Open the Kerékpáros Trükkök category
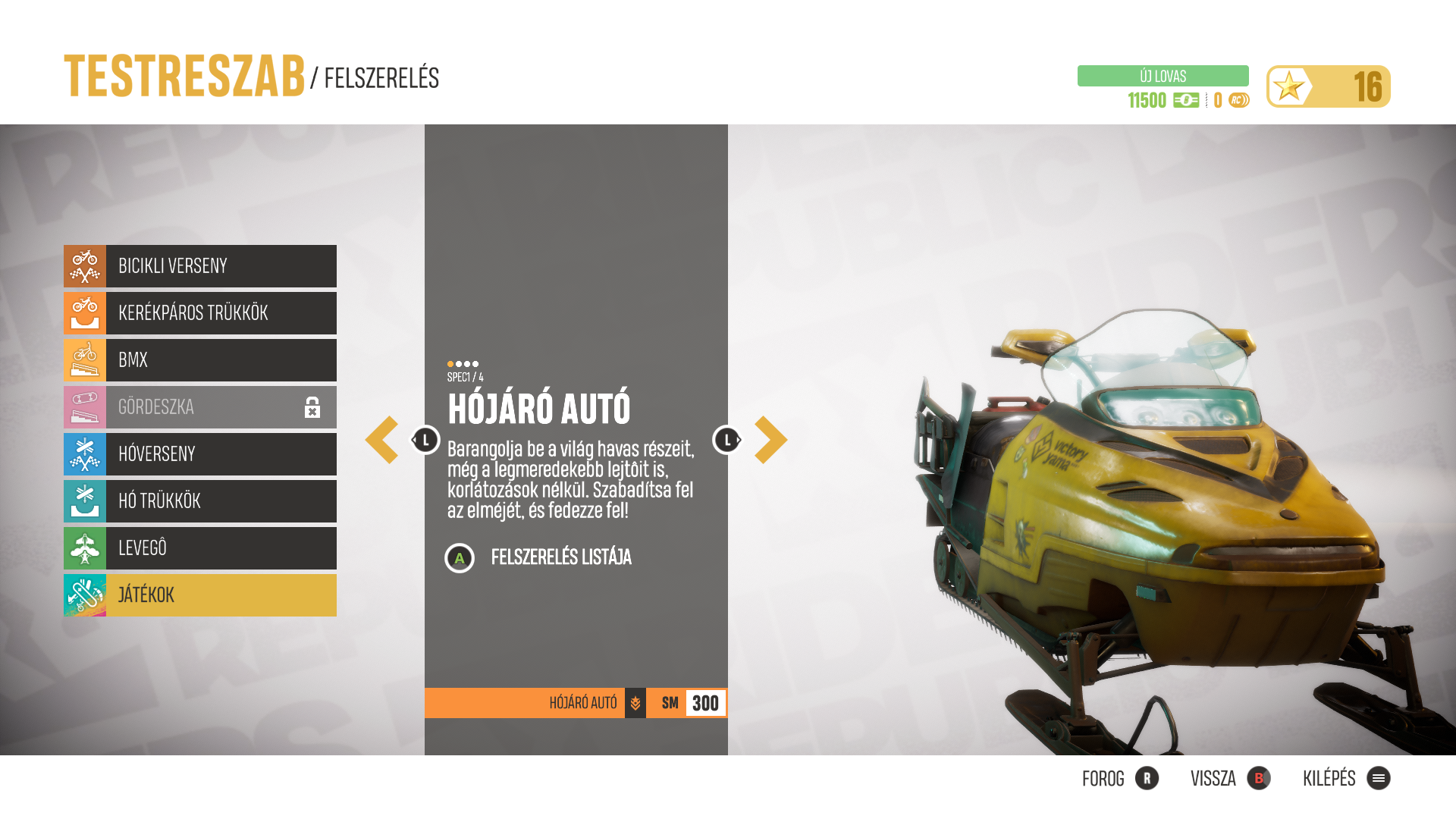This screenshot has width=1456, height=819. 200,313
